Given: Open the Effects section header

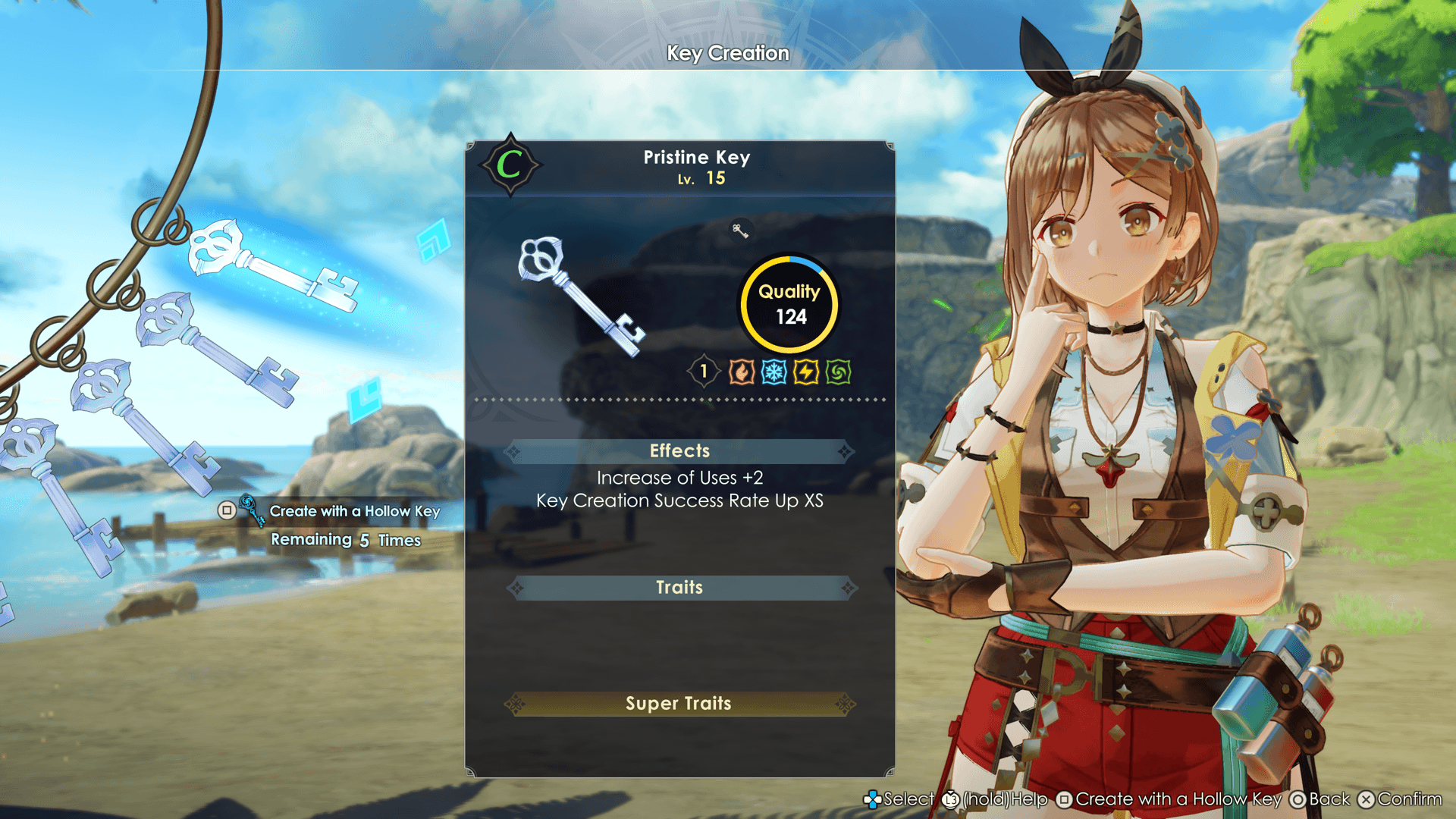Looking at the screenshot, I should click(x=679, y=451).
